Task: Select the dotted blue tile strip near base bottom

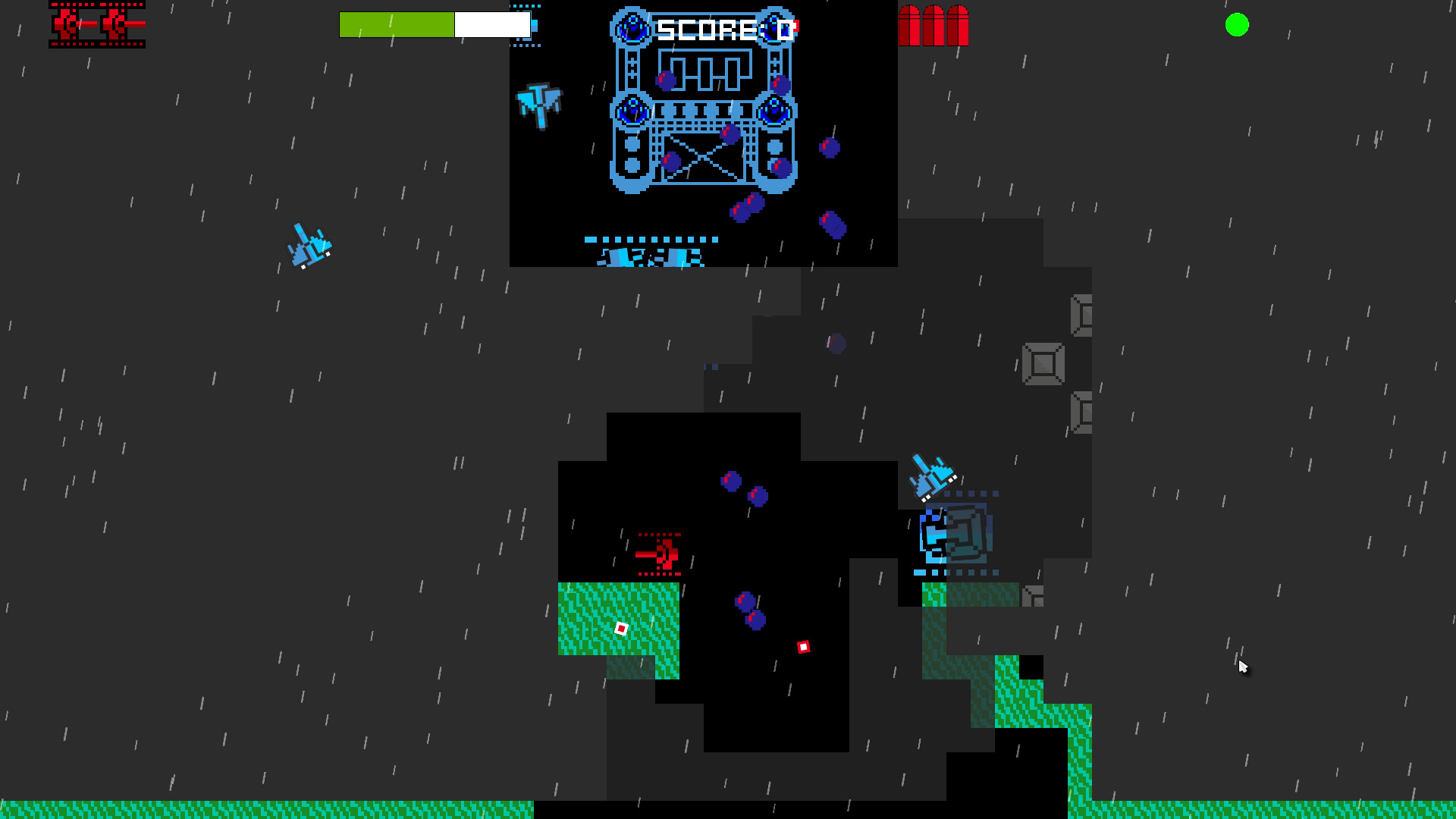Action: 651,239
